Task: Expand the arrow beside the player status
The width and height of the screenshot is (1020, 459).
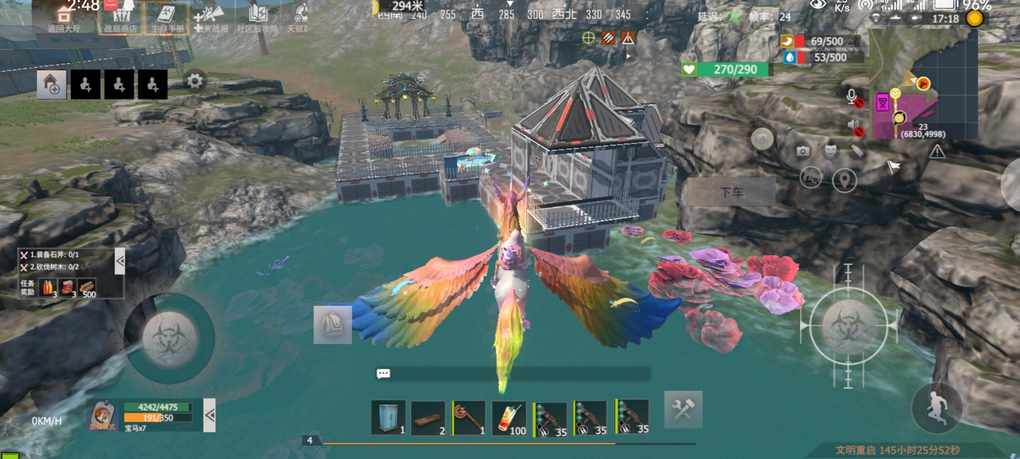Action: click(x=210, y=413)
